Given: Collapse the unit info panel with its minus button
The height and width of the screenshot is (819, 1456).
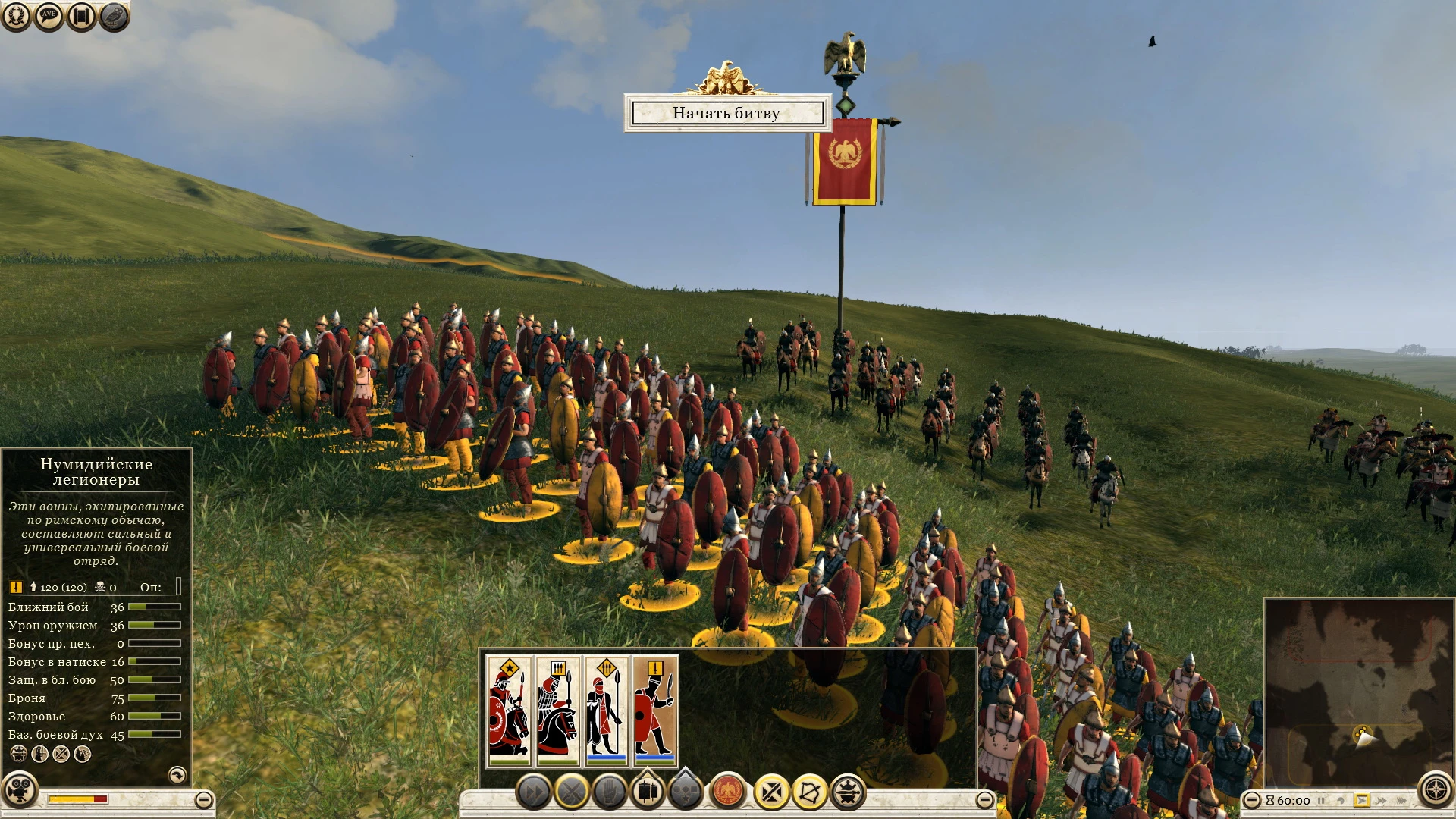Looking at the screenshot, I should [x=202, y=799].
